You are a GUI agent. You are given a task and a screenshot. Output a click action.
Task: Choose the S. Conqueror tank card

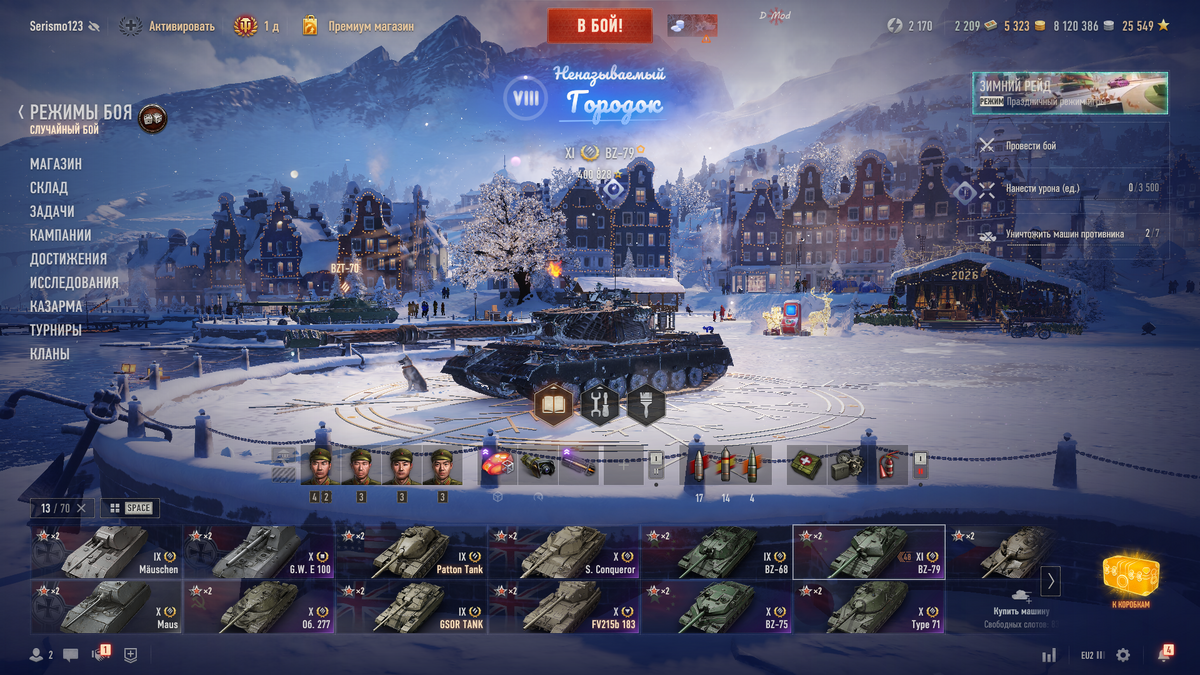[x=563, y=552]
